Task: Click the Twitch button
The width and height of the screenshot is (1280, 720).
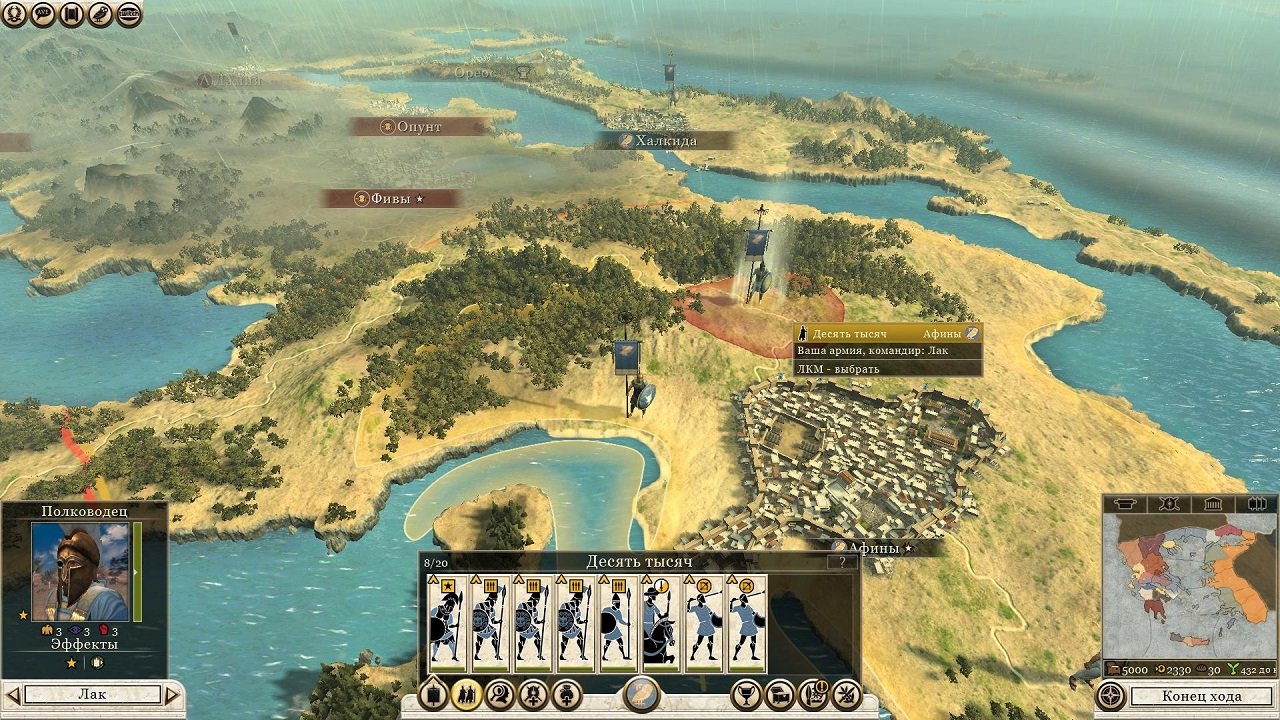Action: (x=129, y=14)
